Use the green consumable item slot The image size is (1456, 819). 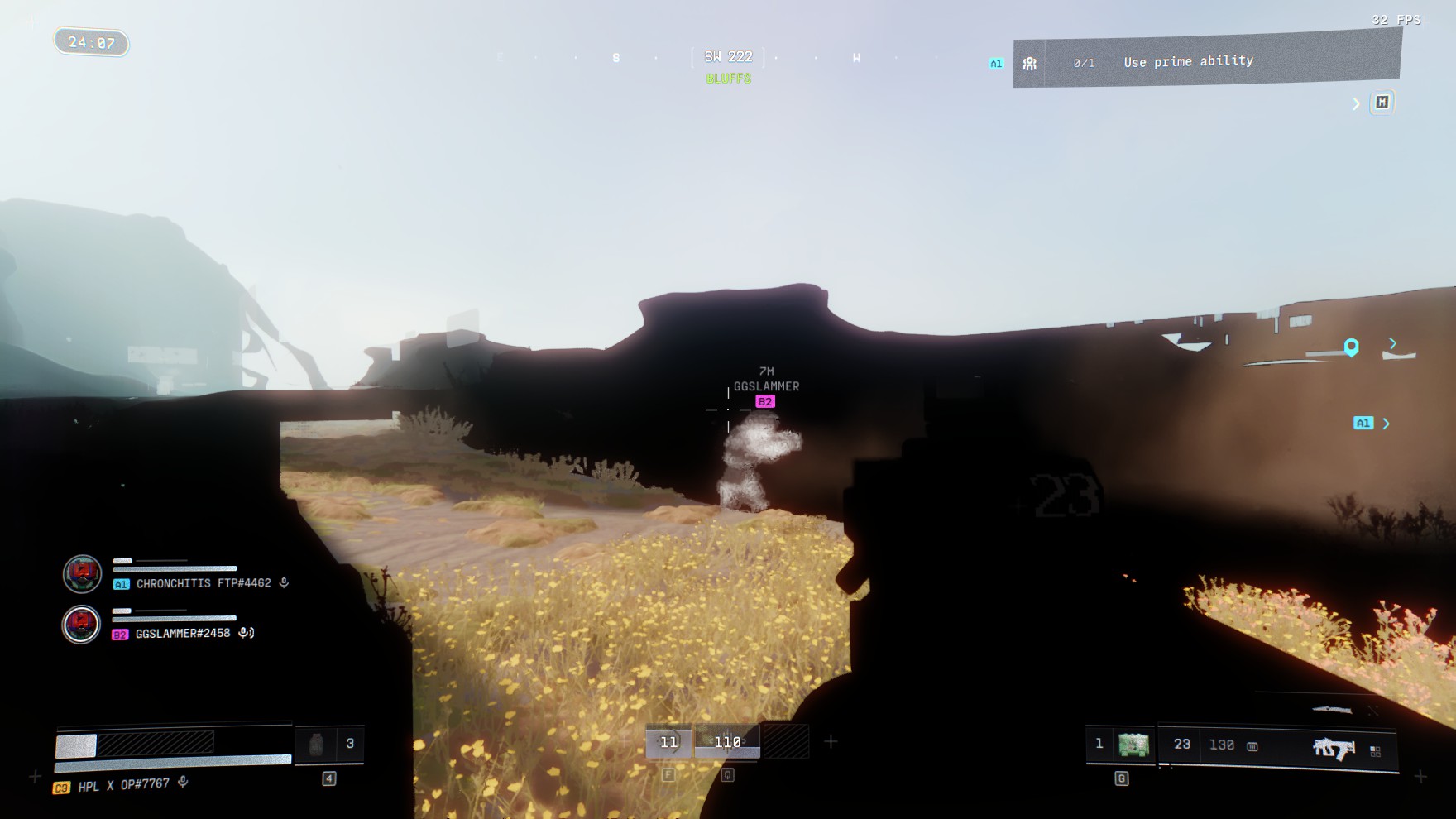pos(1133,745)
